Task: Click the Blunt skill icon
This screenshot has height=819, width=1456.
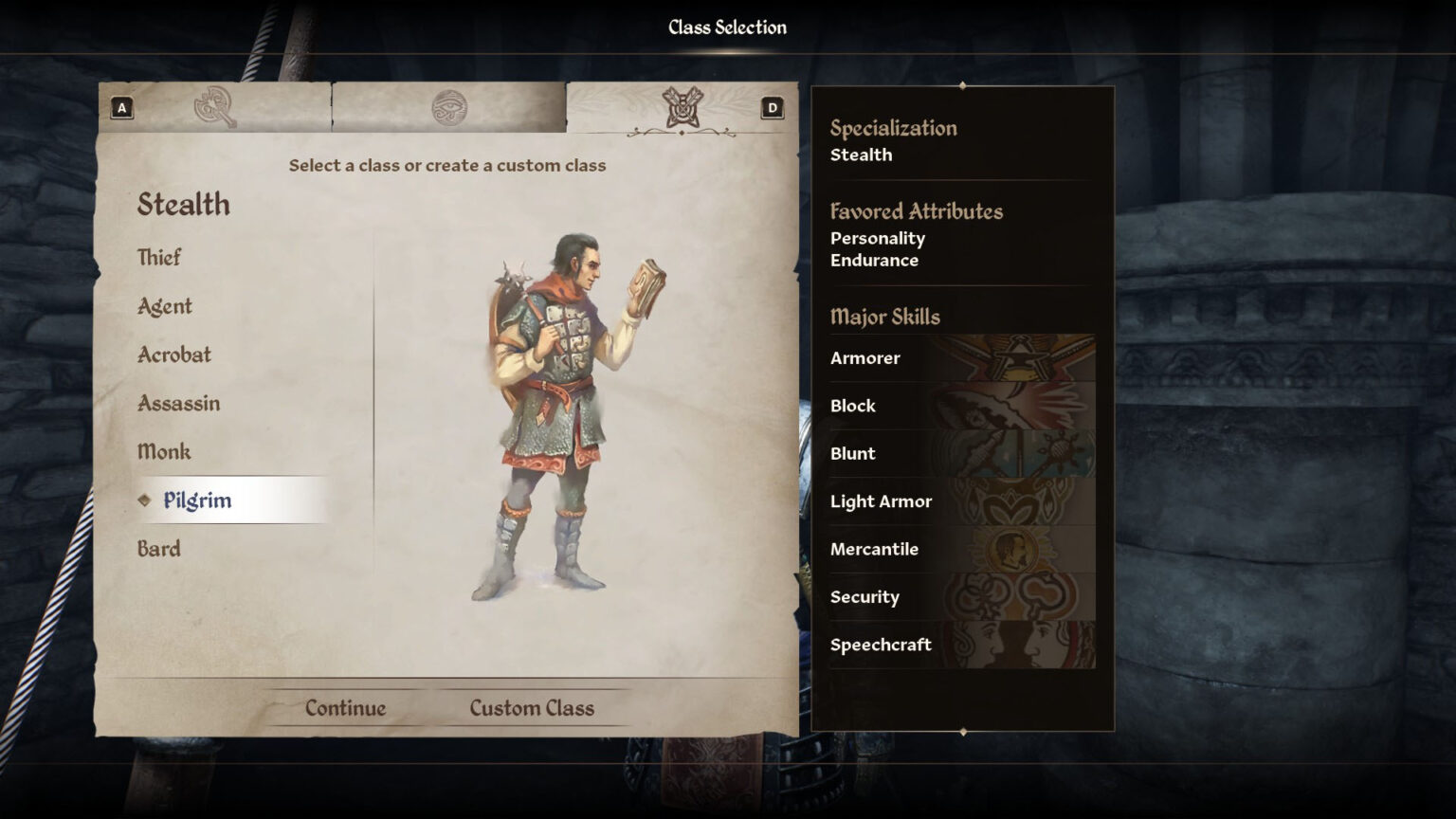Action: point(1014,453)
